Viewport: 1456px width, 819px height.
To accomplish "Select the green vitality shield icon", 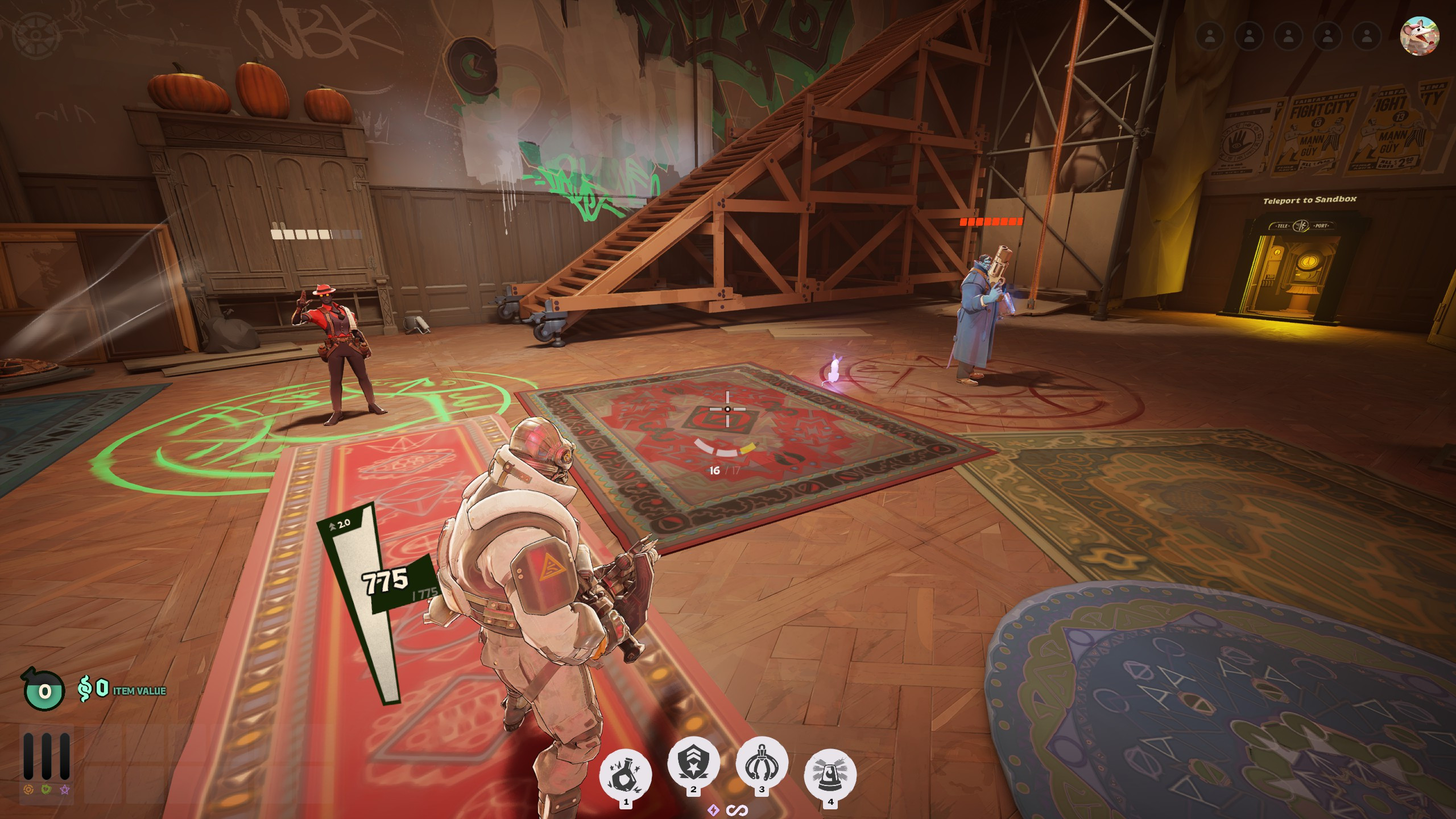I will 47,790.
